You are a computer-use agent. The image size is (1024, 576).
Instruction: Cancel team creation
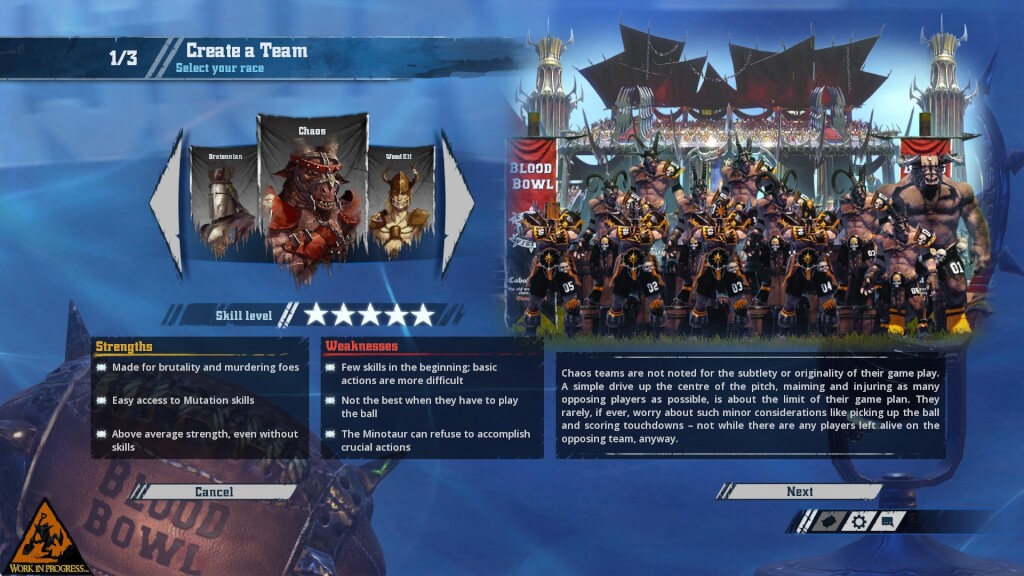tap(214, 492)
